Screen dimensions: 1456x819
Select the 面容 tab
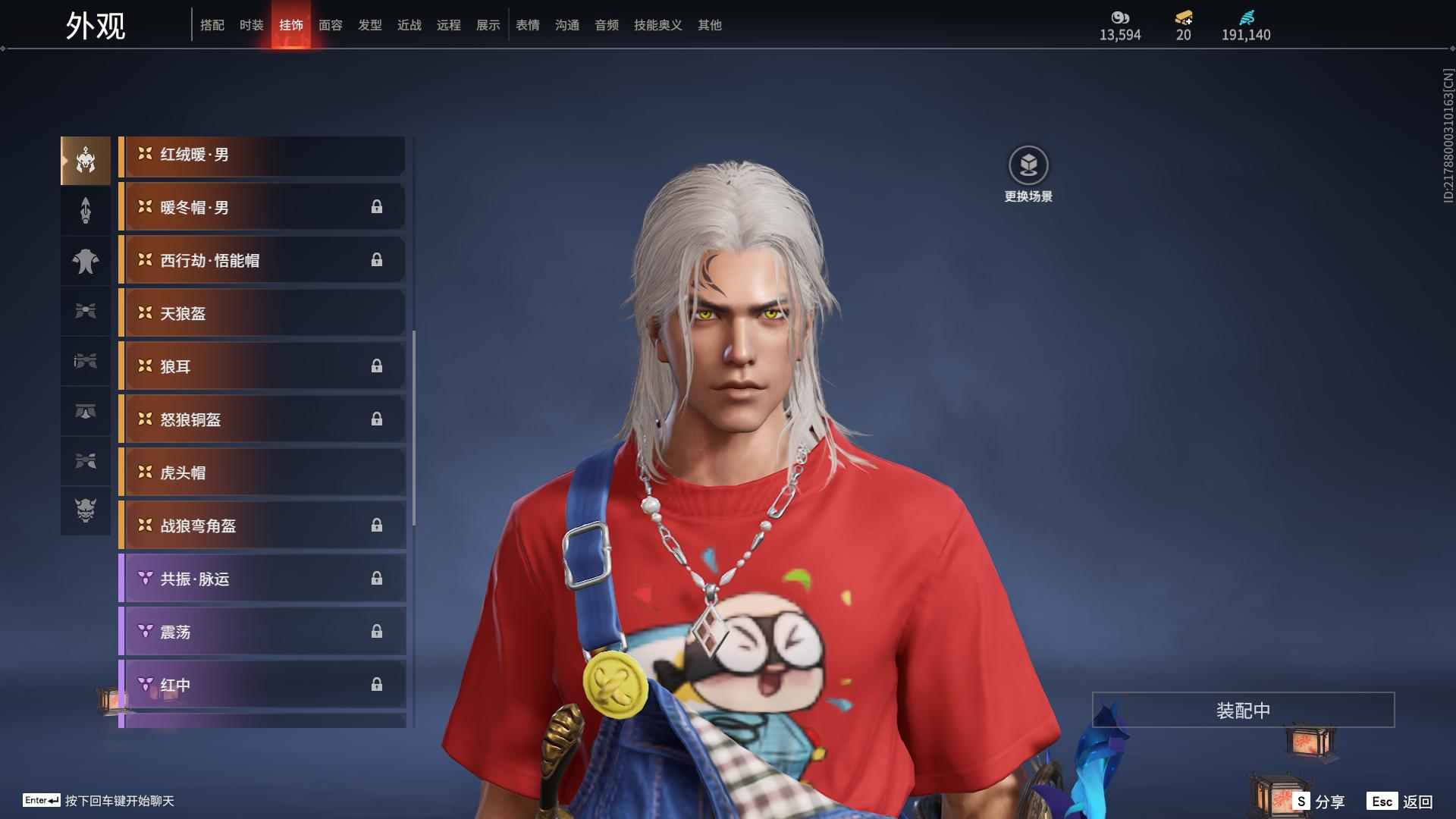330,25
